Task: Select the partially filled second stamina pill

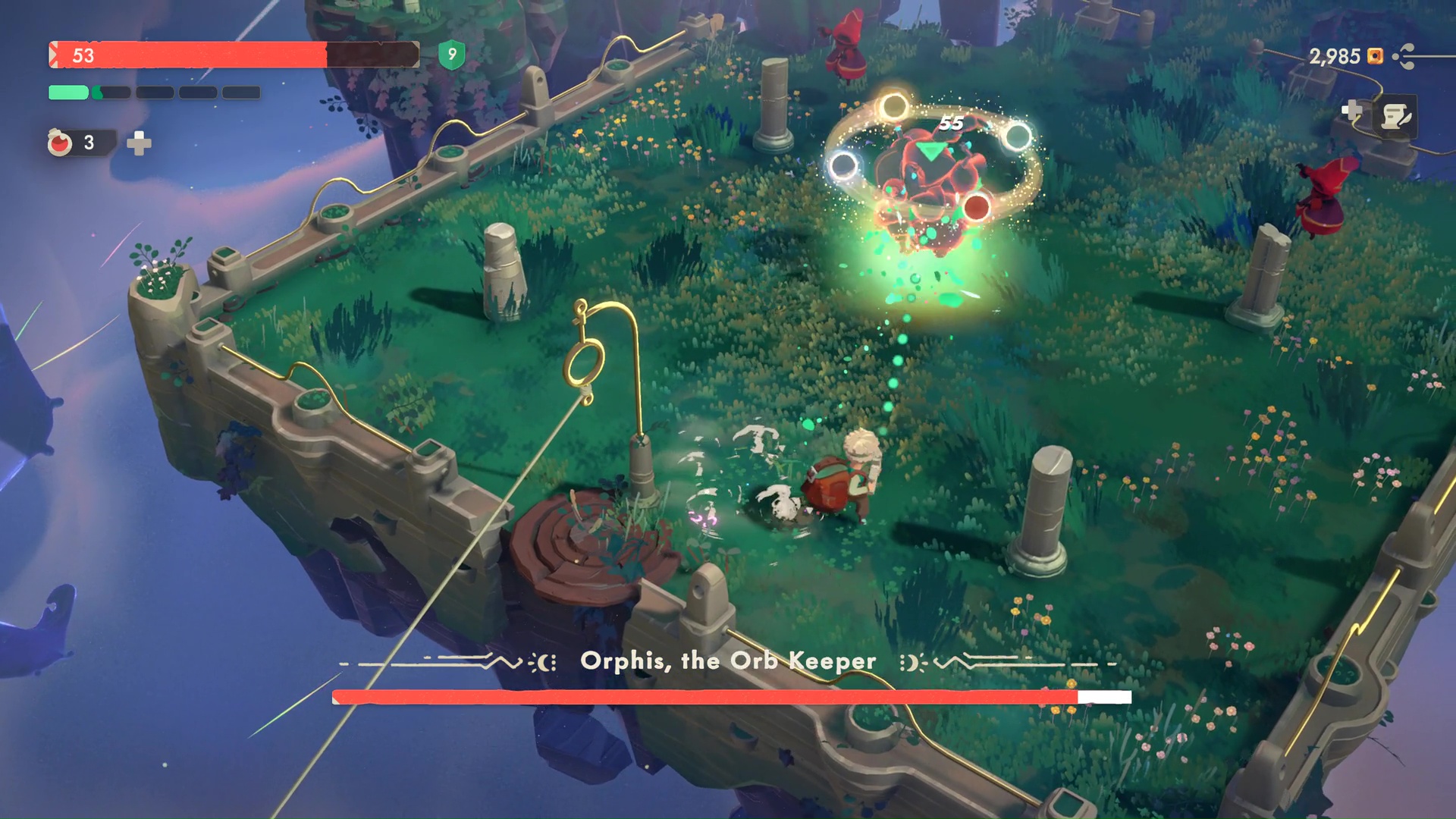Action: click(113, 93)
